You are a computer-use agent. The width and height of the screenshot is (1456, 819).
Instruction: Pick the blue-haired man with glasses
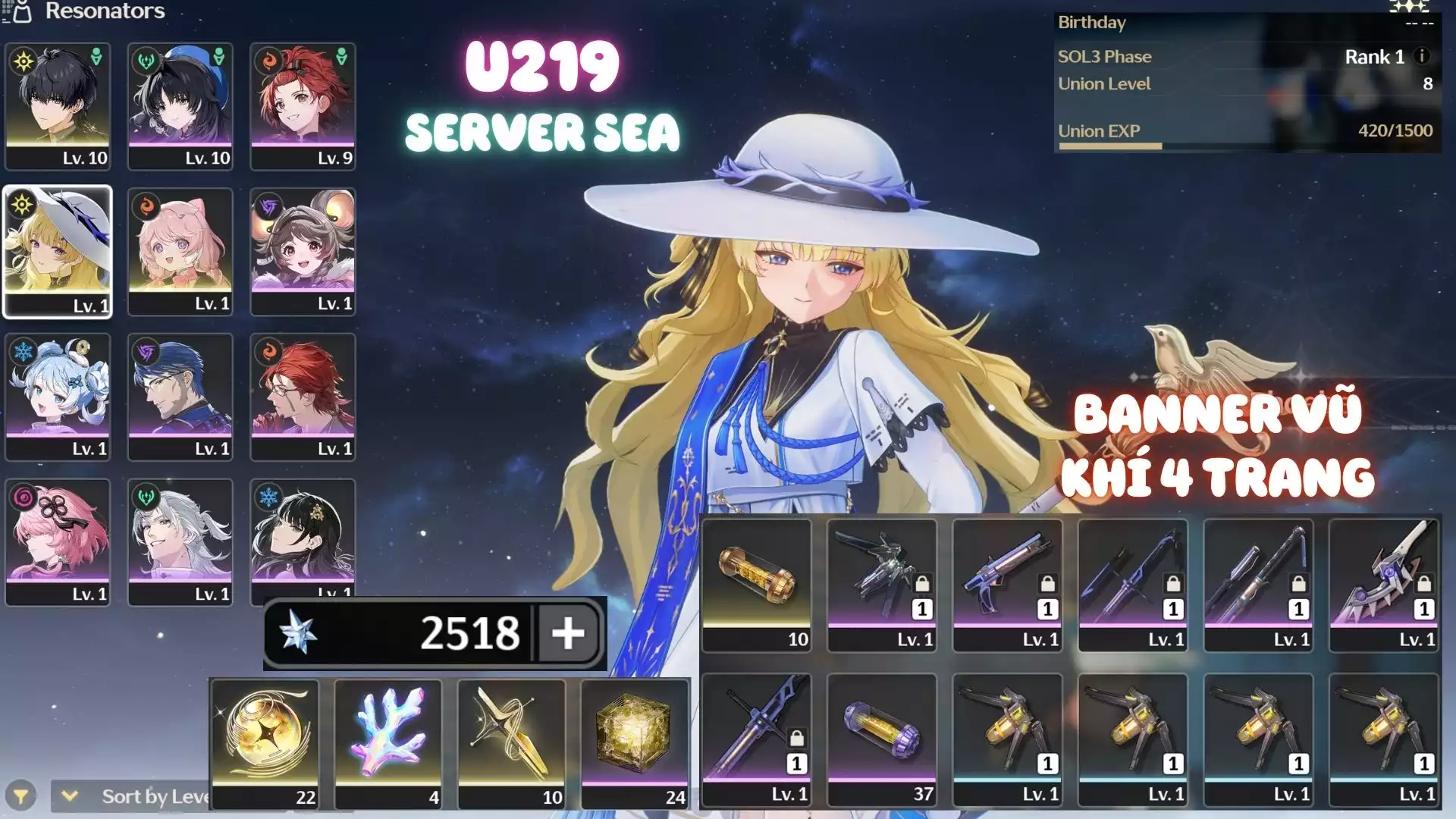click(x=180, y=396)
